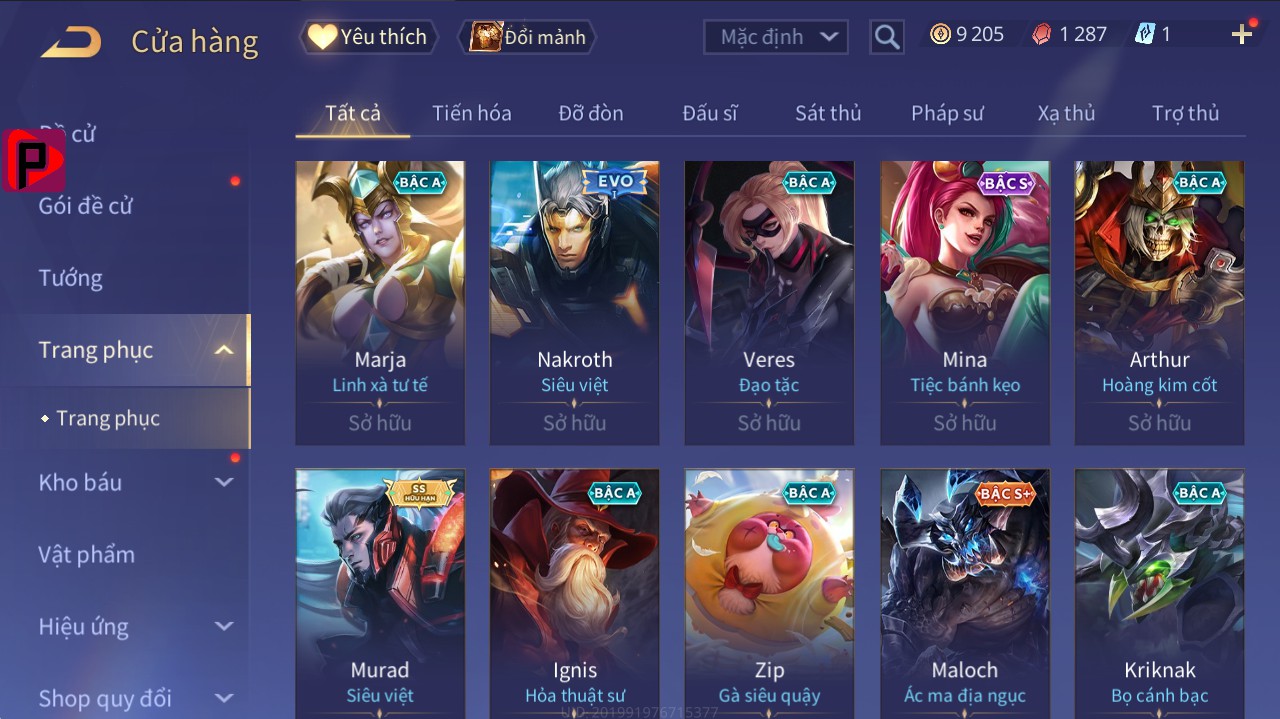The image size is (1280, 719).
Task: Choose the Trợ thủ tab
Action: coord(1185,113)
